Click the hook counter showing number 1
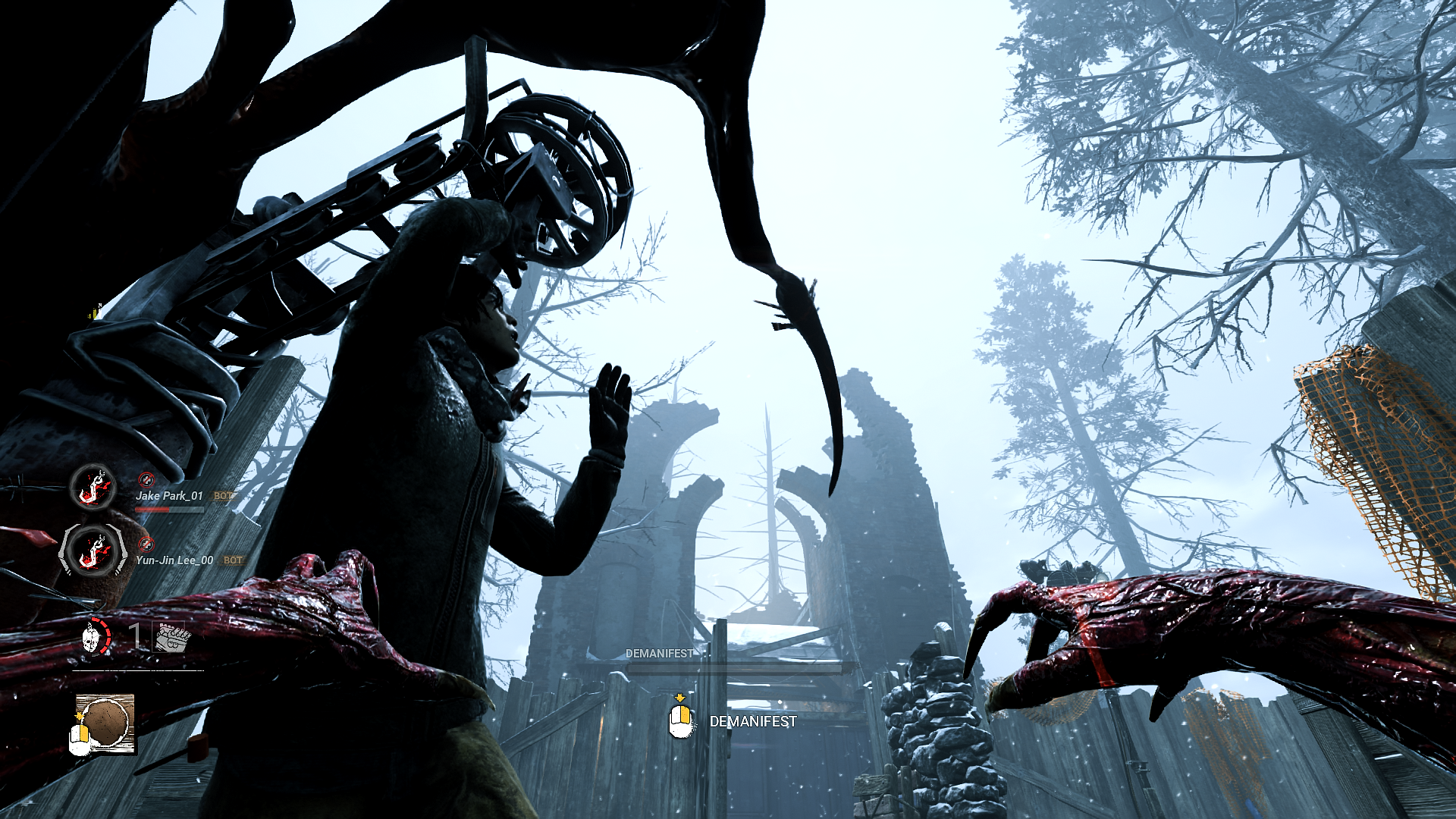 [x=133, y=635]
